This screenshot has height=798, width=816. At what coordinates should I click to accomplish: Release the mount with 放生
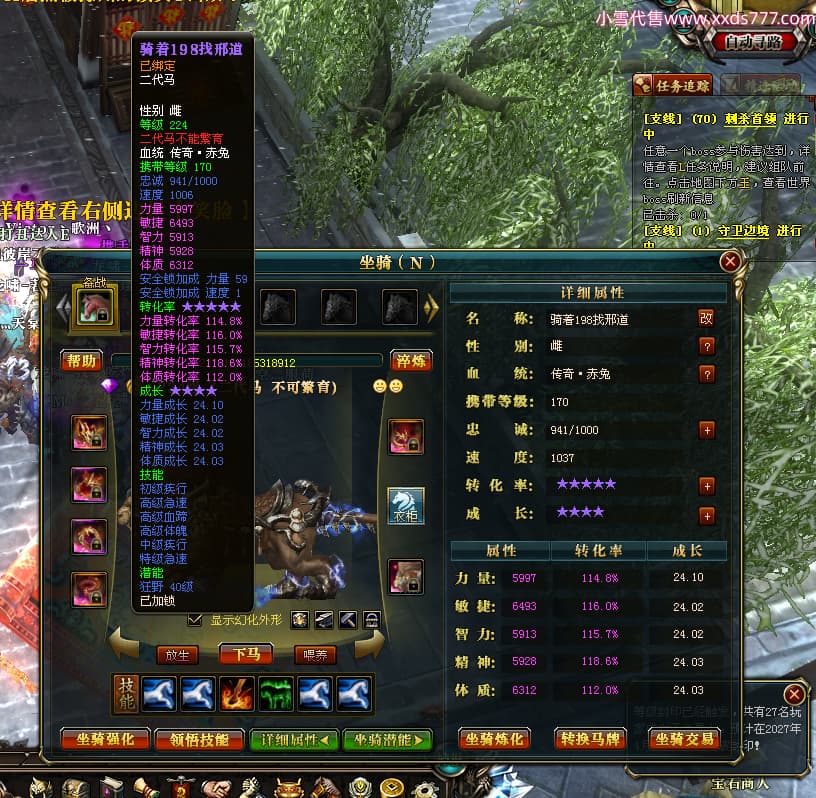(x=177, y=655)
